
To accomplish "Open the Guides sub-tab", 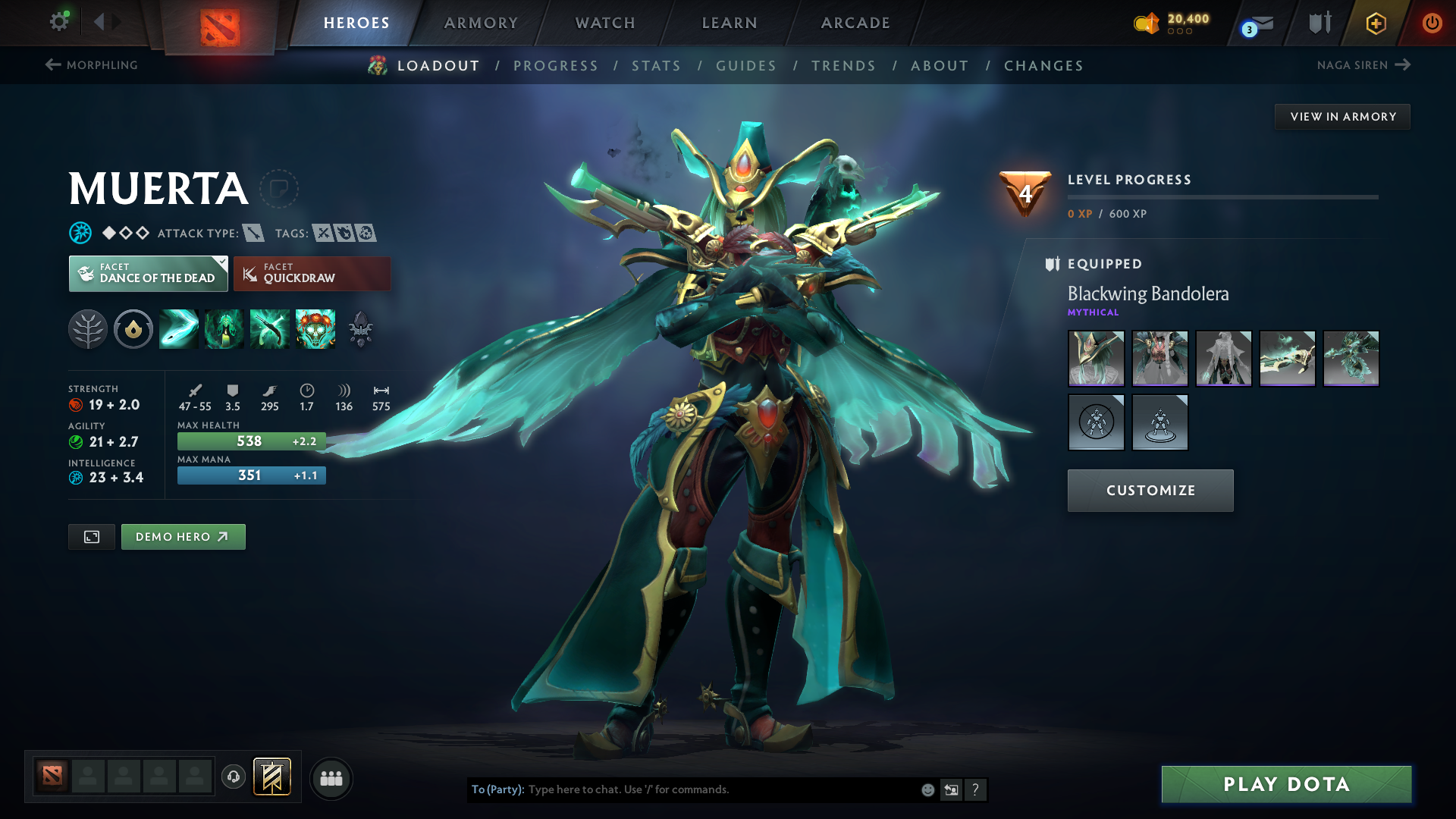I will pos(746,66).
